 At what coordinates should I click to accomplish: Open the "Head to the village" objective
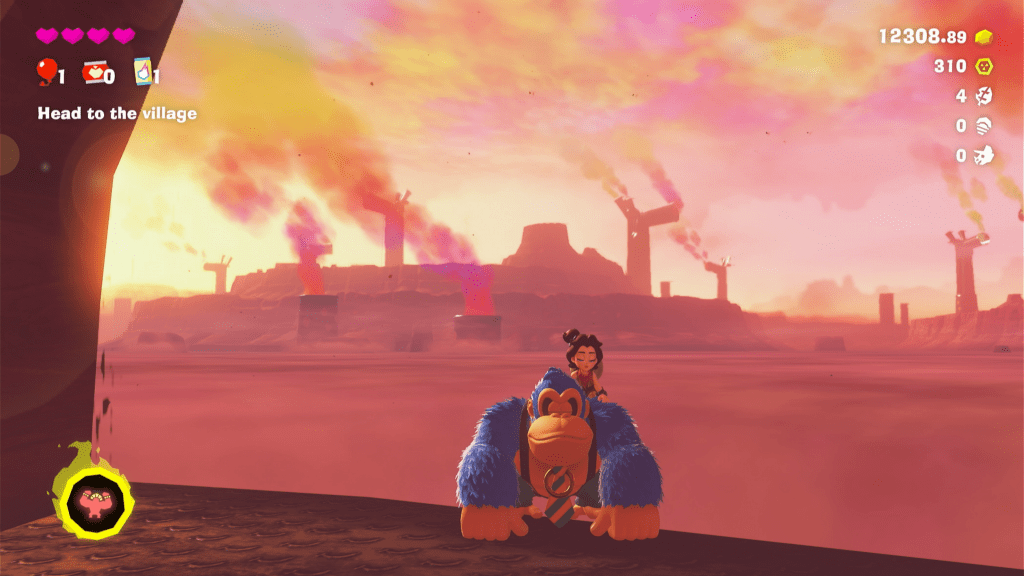117,114
